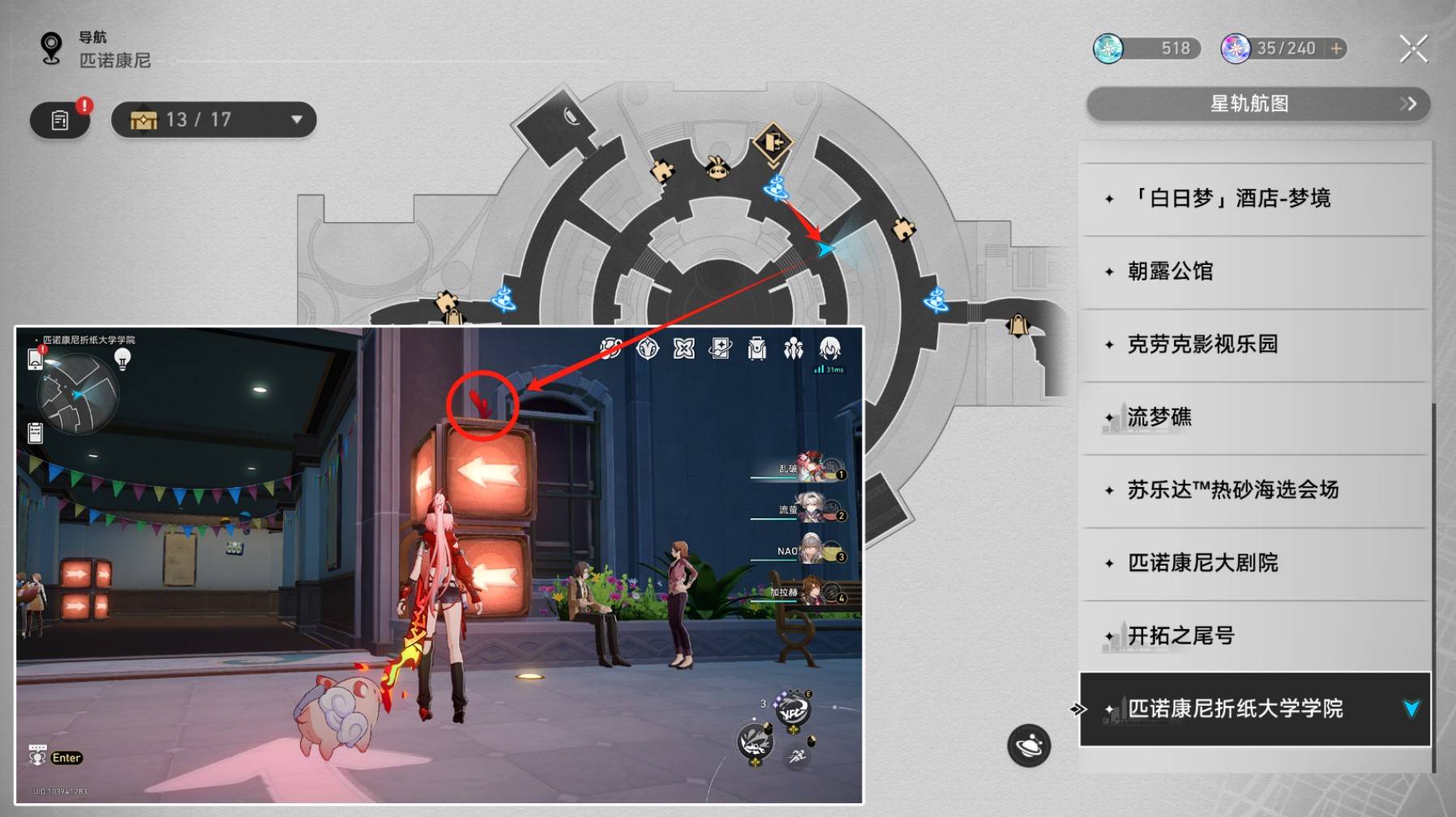Select the bell marker on the map
Screen dimensions: 1456x817
pyautogui.click(x=1017, y=326)
